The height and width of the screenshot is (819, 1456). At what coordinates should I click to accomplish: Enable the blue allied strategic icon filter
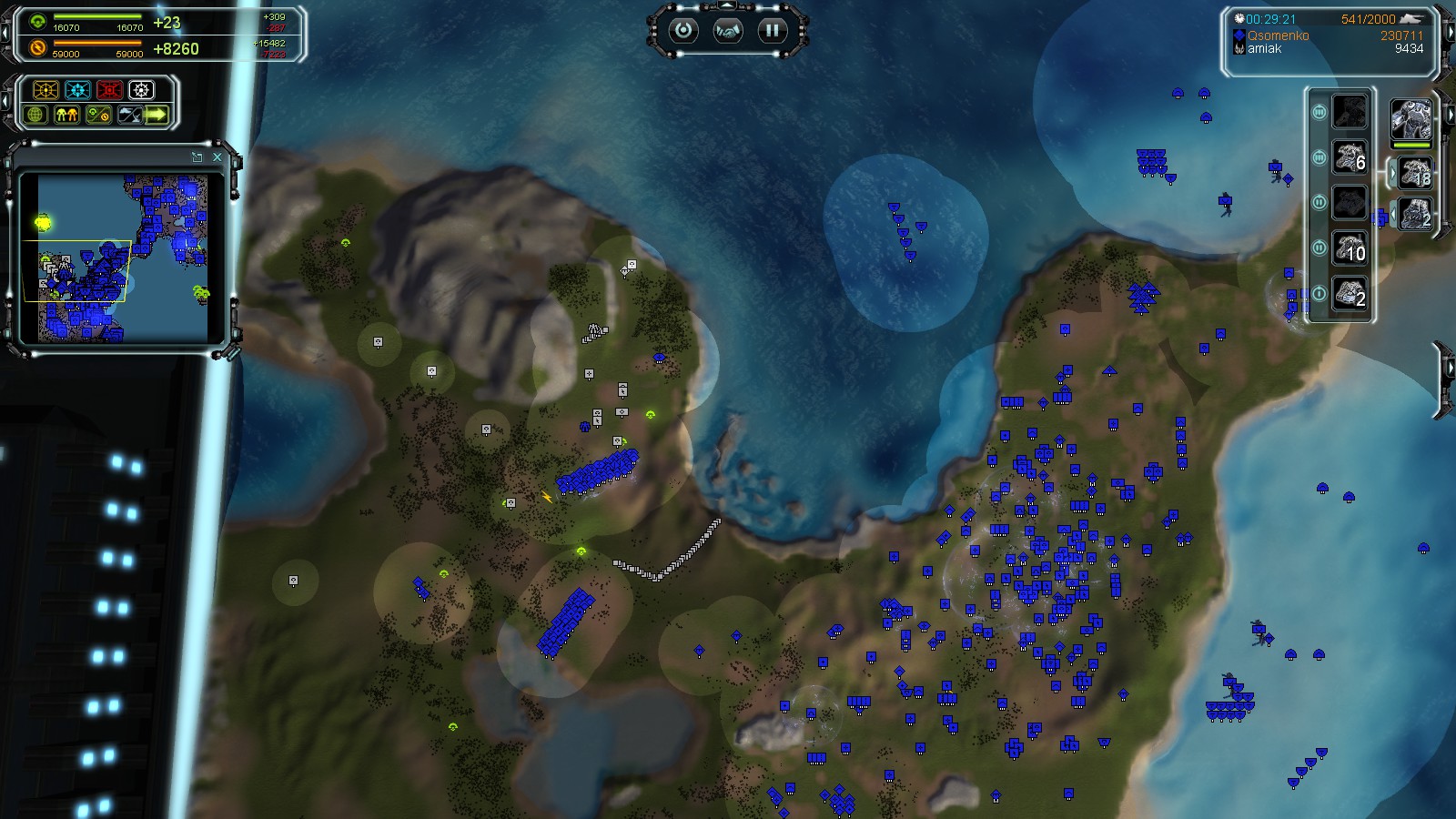pos(77,90)
